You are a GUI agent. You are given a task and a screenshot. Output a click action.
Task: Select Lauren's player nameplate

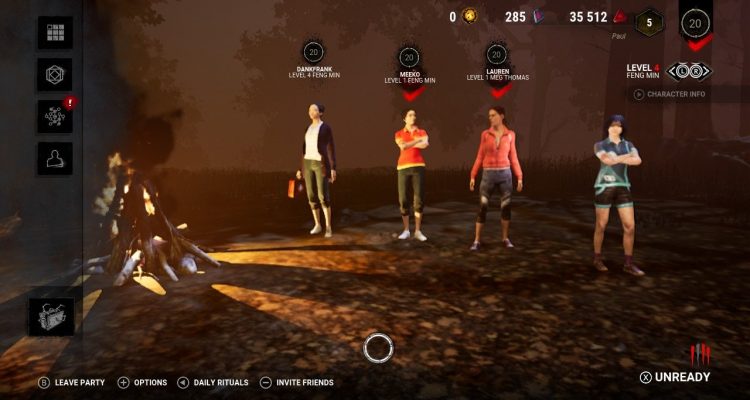pos(497,72)
